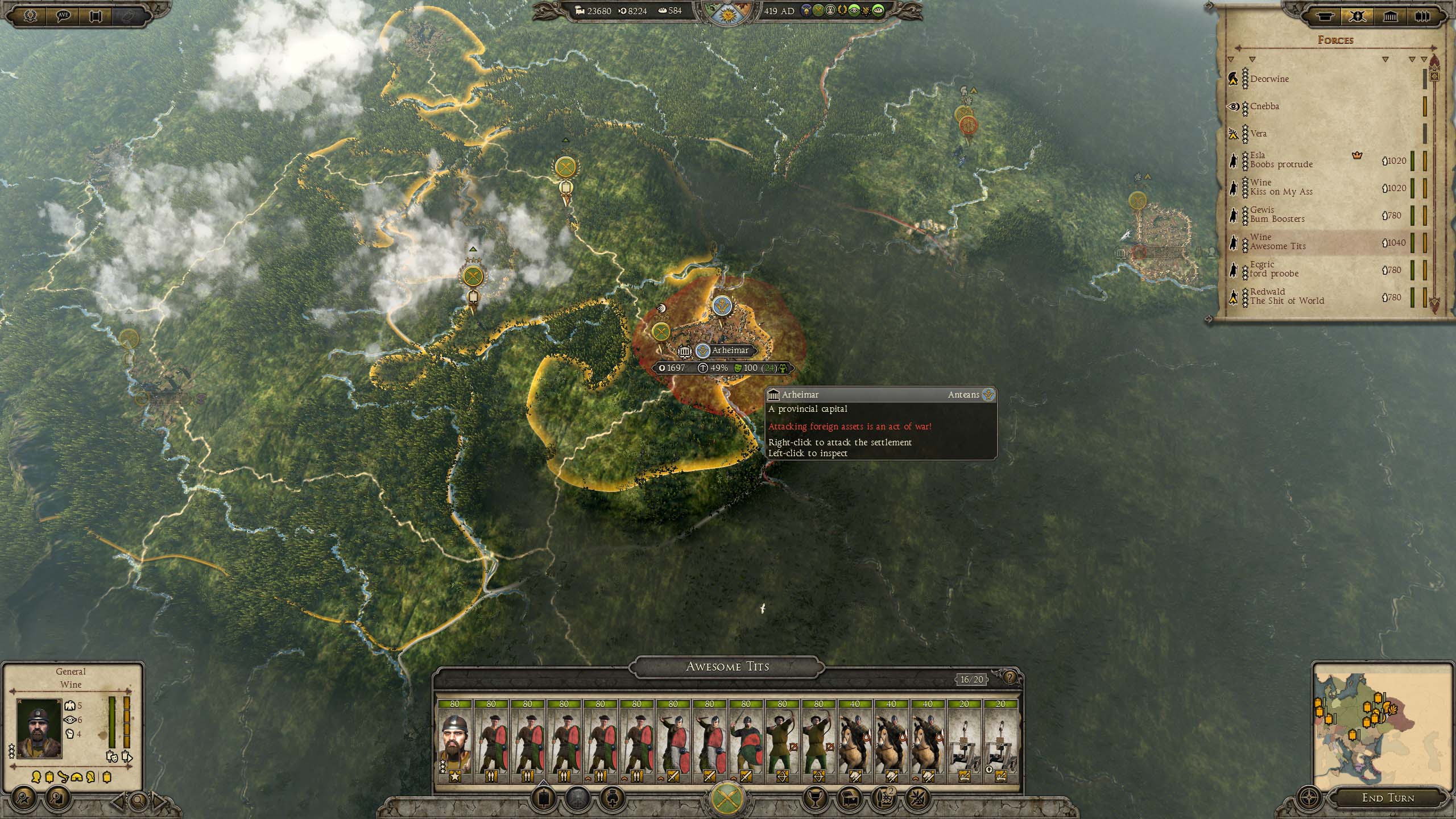1456x819 pixels.
Task: Pick Redwald's The Shit of World army
Action: tap(1287, 296)
